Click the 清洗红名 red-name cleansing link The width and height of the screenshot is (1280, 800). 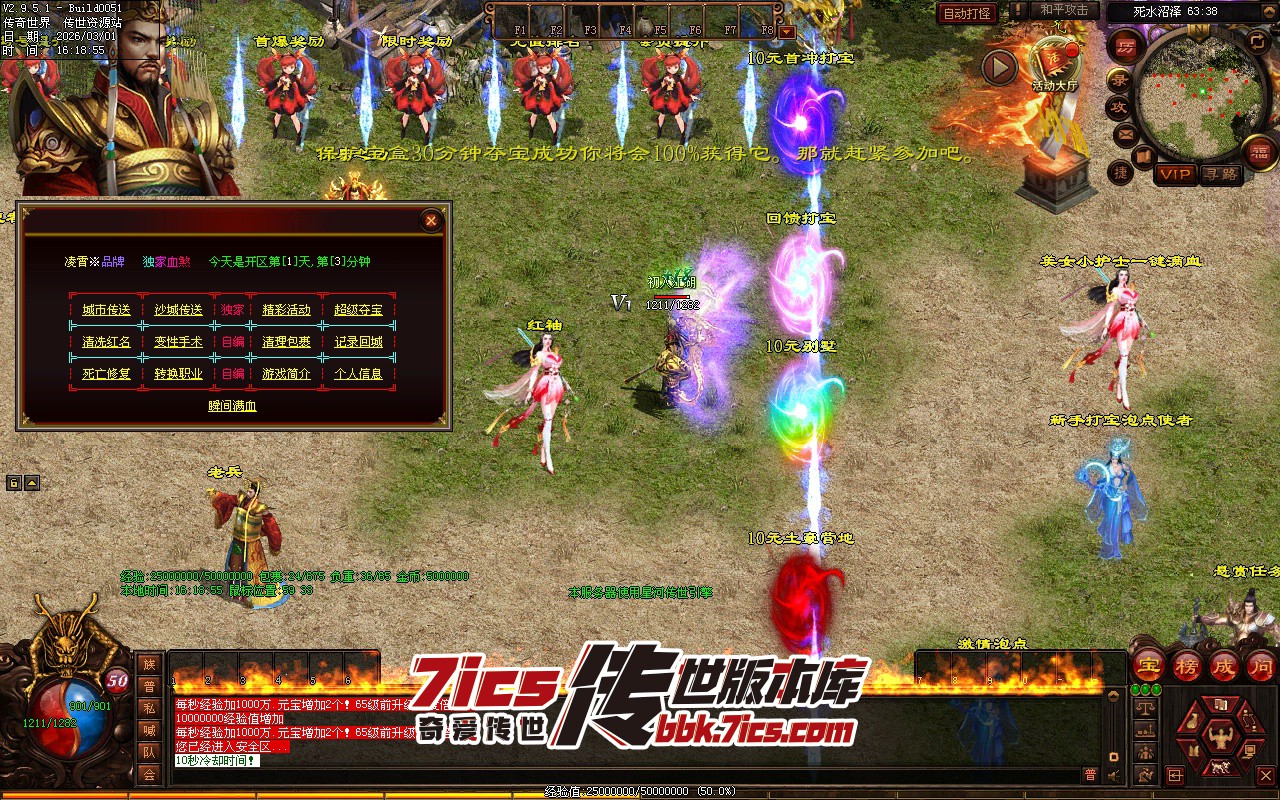[106, 342]
